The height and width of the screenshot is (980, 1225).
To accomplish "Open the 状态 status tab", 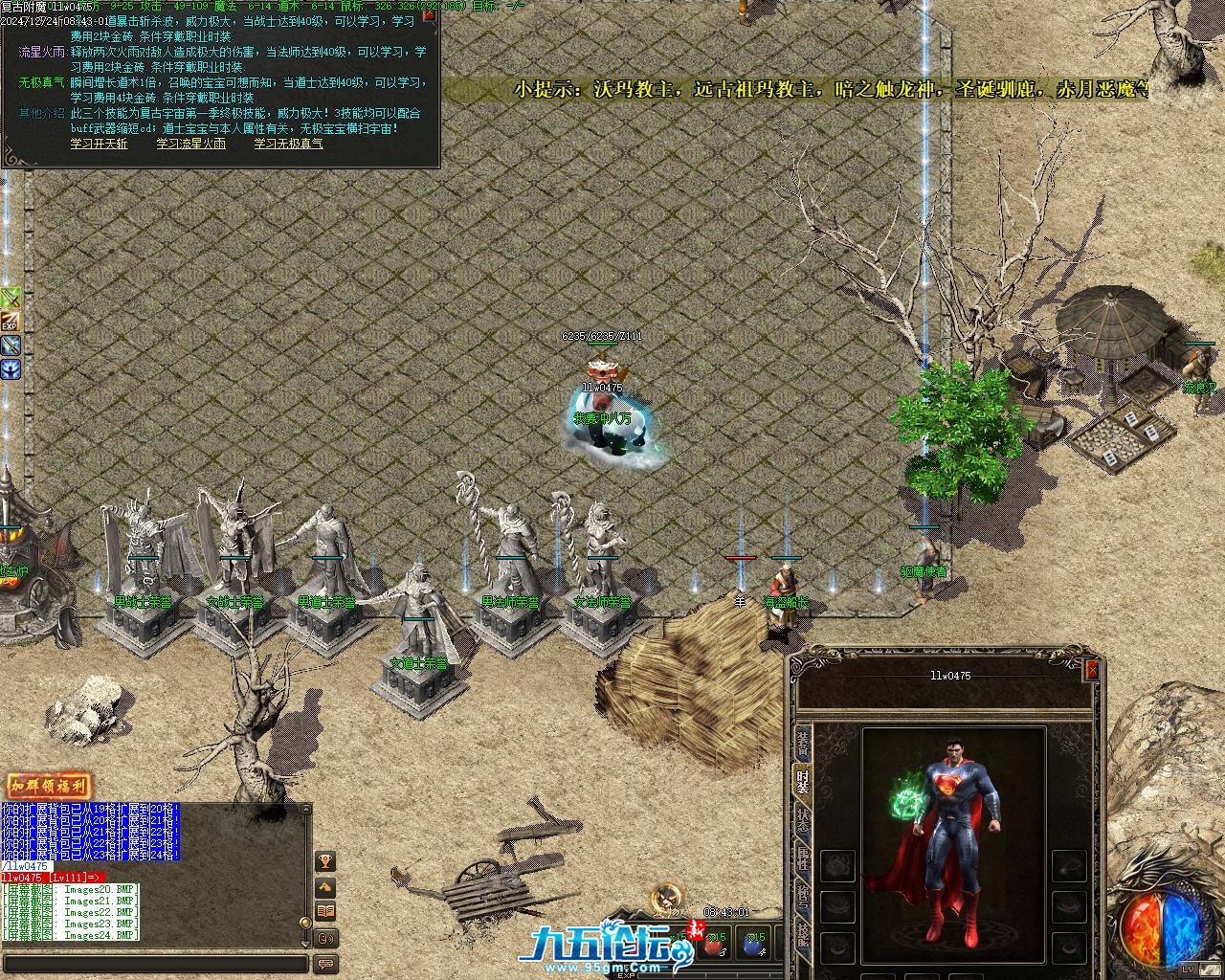I will 802,821.
